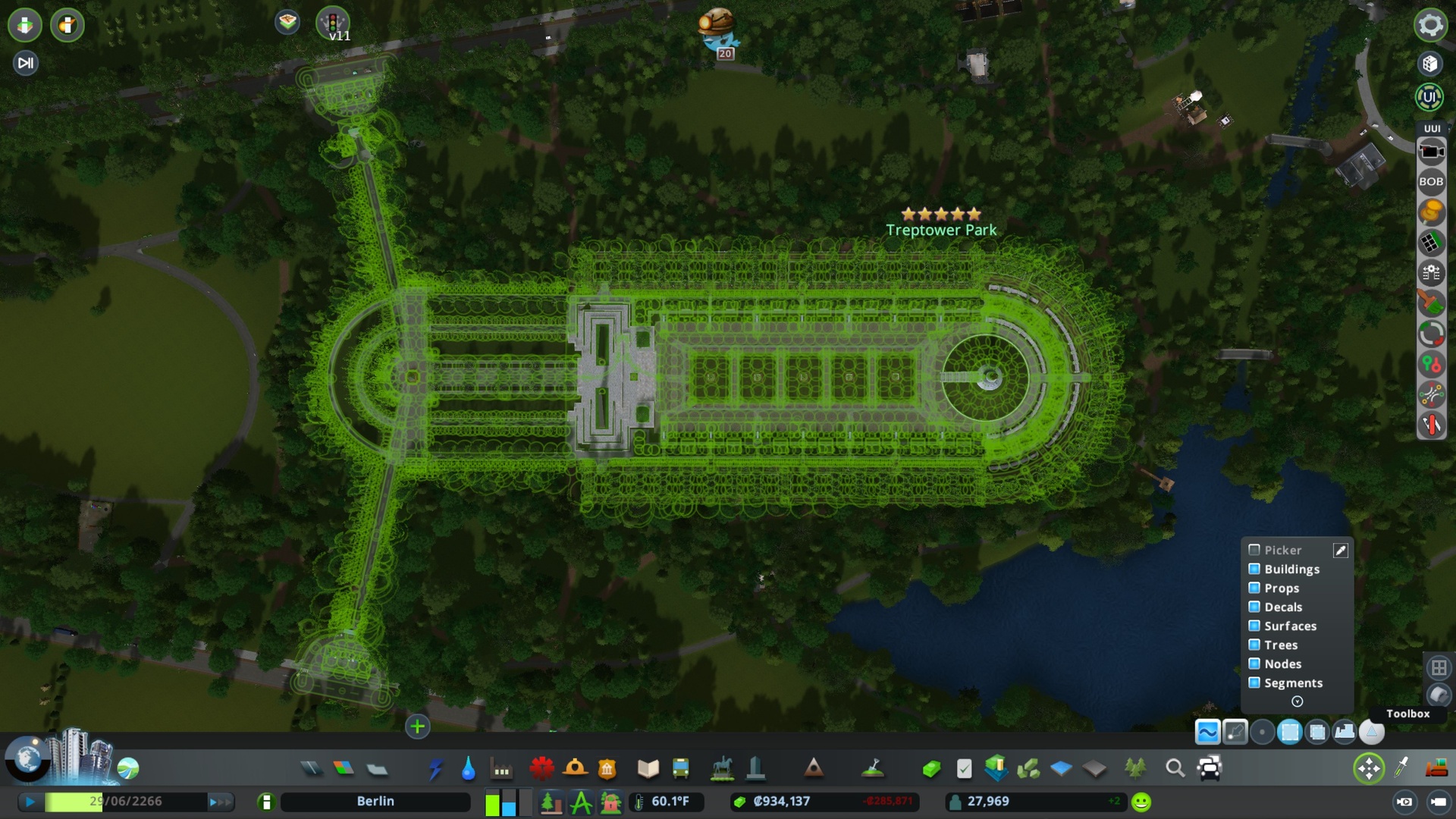Activate the first-person camera mod
The image size is (1456, 819).
tap(1432, 152)
